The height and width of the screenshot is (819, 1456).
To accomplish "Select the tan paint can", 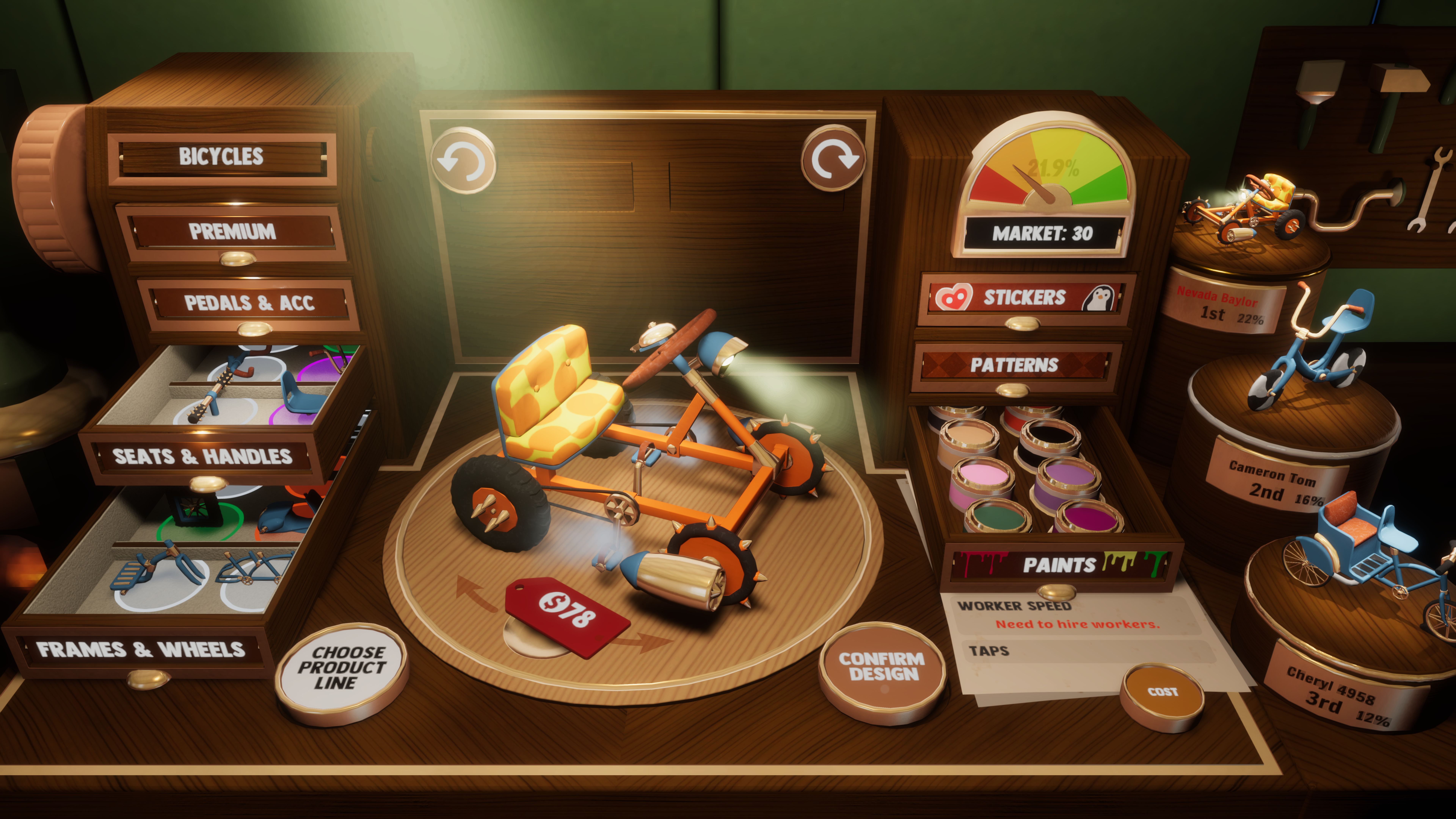I will click(968, 439).
